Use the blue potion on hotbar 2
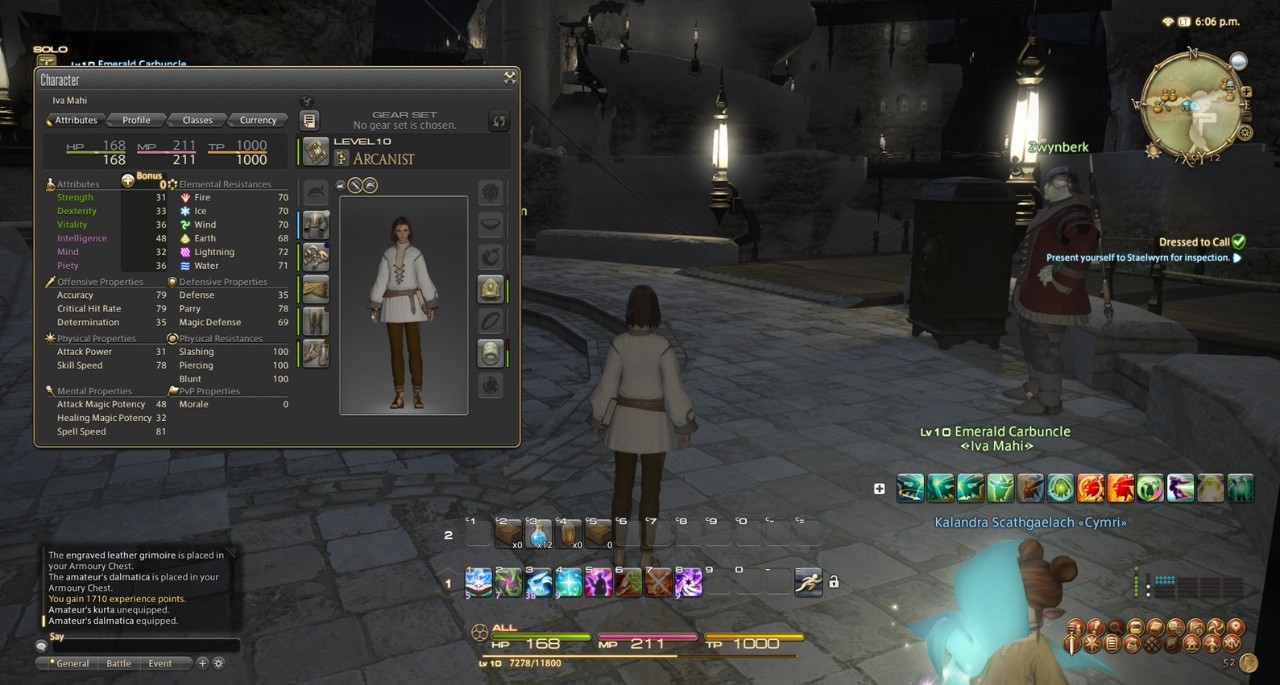This screenshot has width=1280, height=685. [540, 534]
